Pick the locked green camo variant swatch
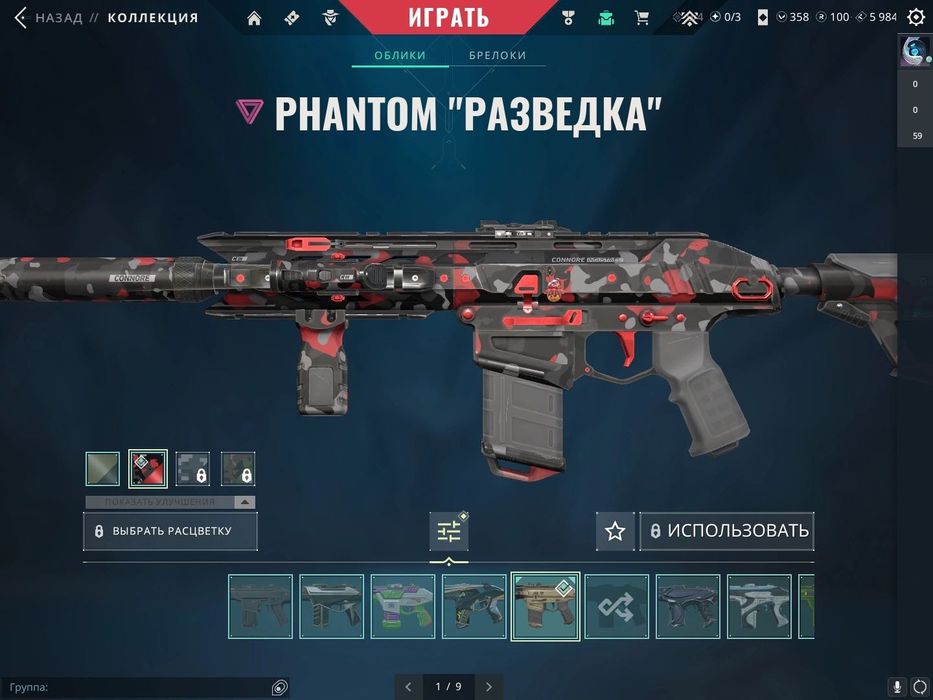The image size is (933, 700). point(238,469)
